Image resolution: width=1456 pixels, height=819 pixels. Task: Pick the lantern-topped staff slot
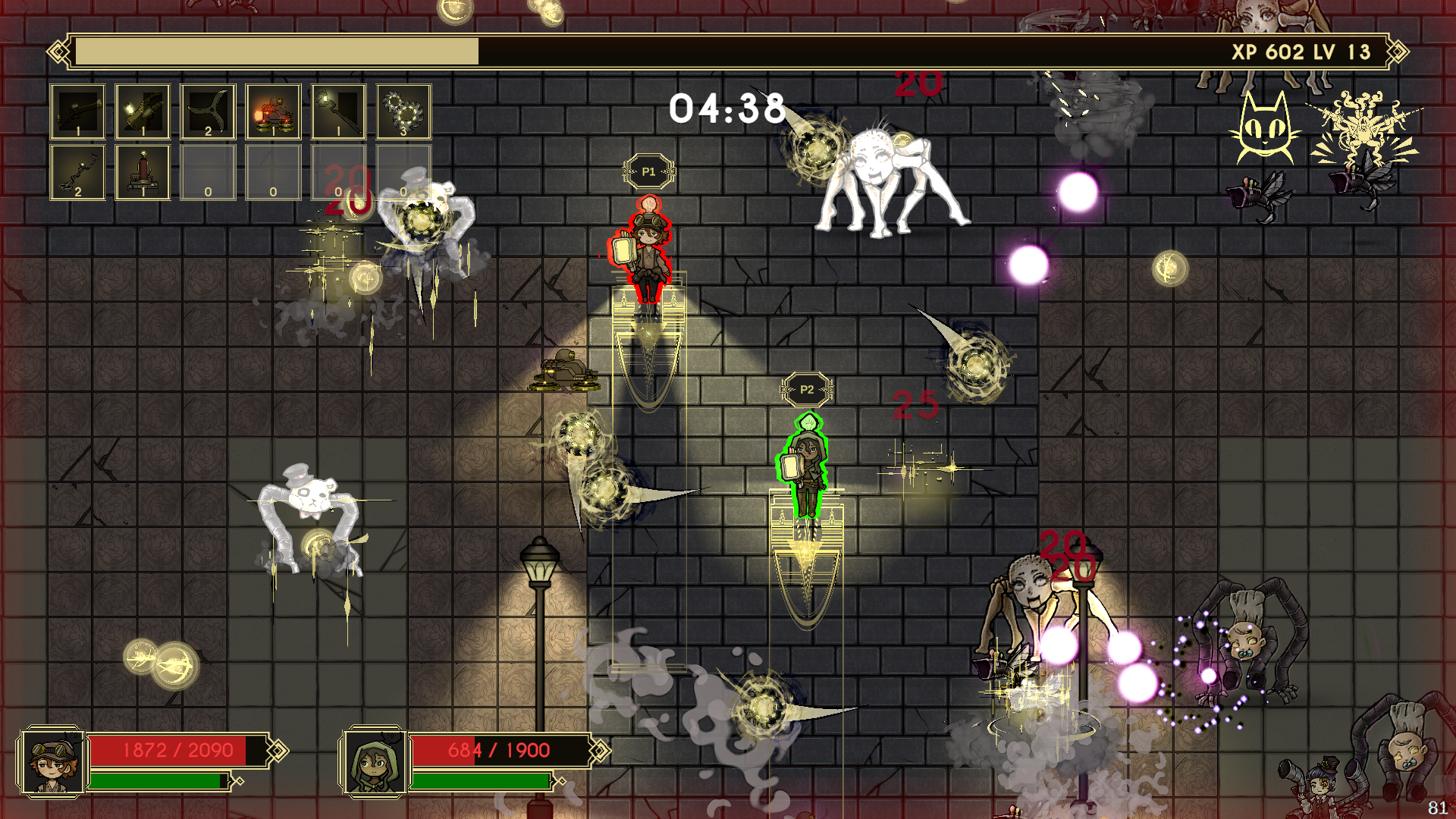coord(338,111)
